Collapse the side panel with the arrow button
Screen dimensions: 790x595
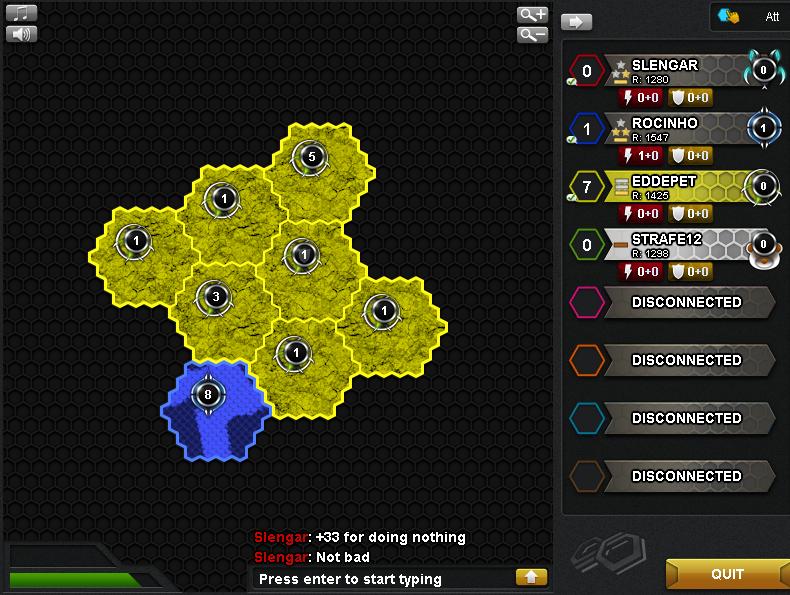pos(576,21)
